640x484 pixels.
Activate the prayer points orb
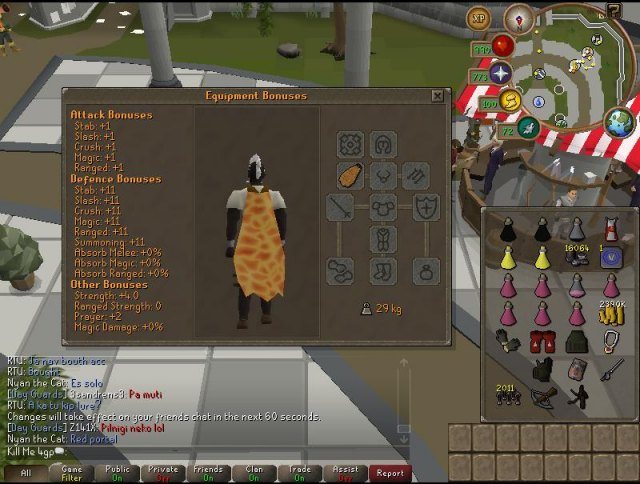500,72
